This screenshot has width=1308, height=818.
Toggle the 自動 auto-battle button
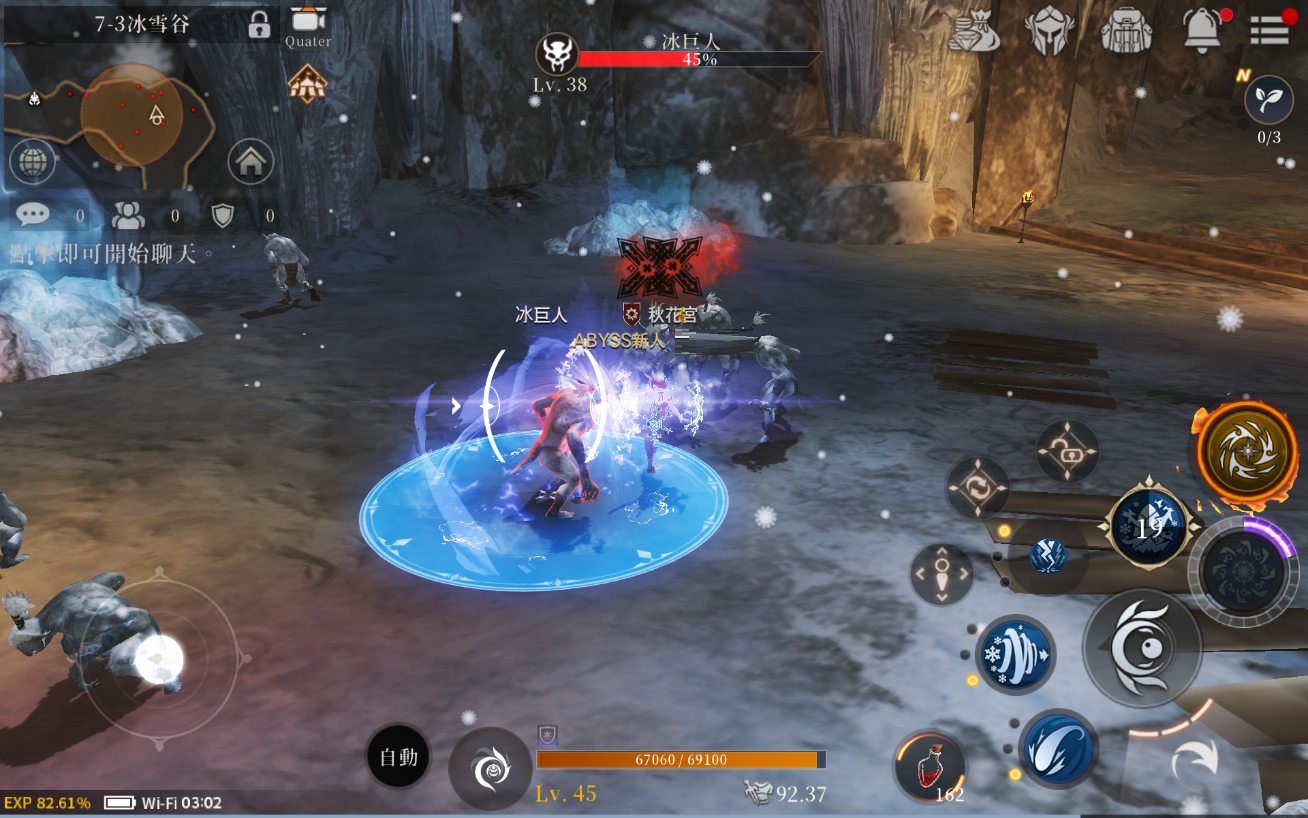pyautogui.click(x=398, y=757)
